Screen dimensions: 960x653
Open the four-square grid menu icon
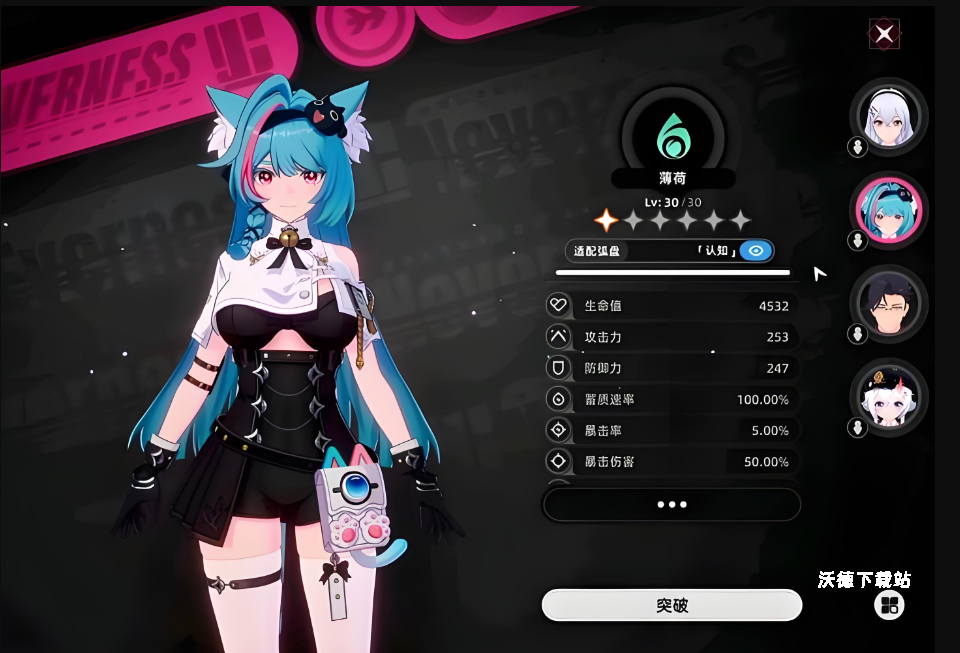tap(889, 604)
